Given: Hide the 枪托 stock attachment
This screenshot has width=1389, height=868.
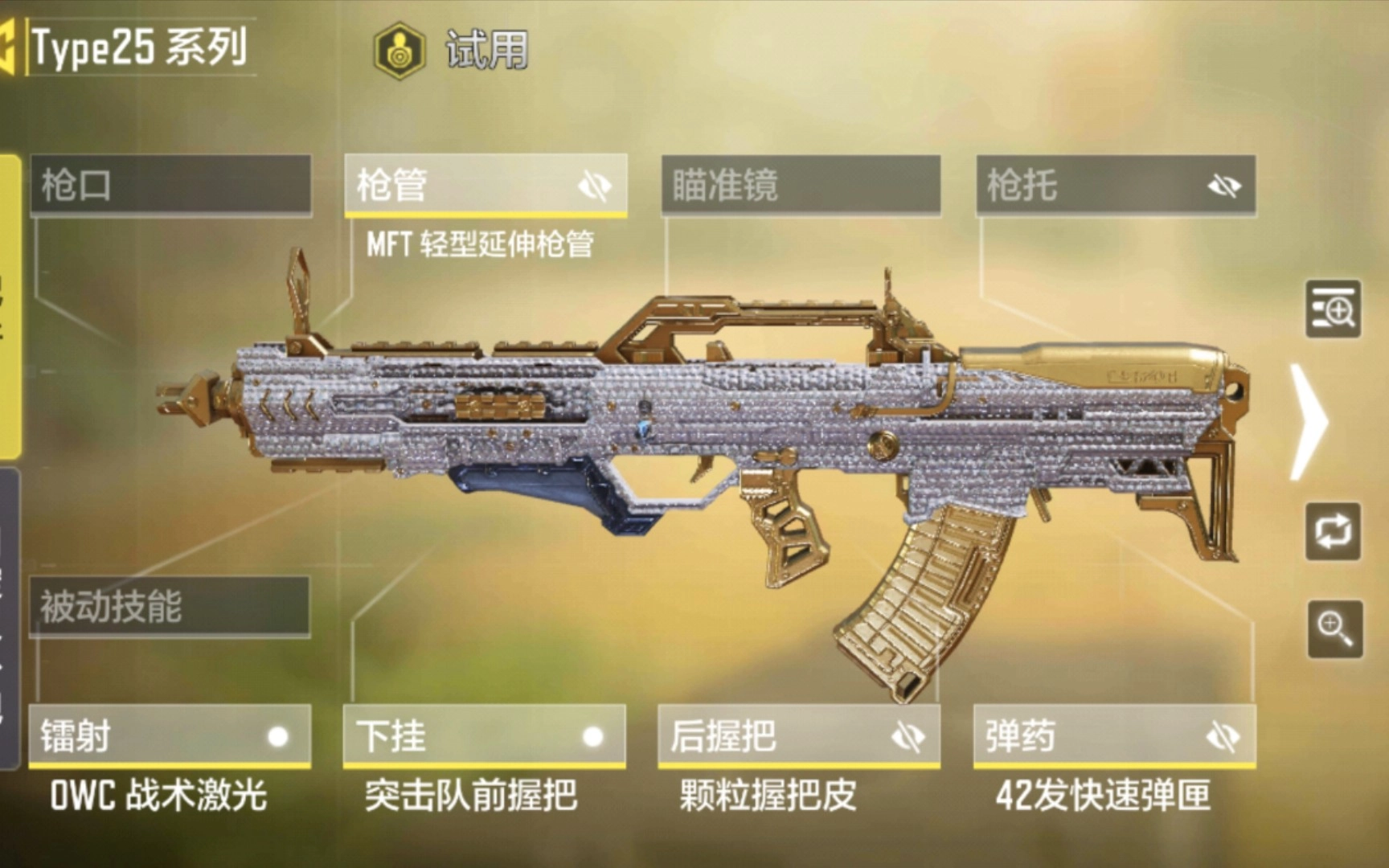Looking at the screenshot, I should tap(1222, 186).
